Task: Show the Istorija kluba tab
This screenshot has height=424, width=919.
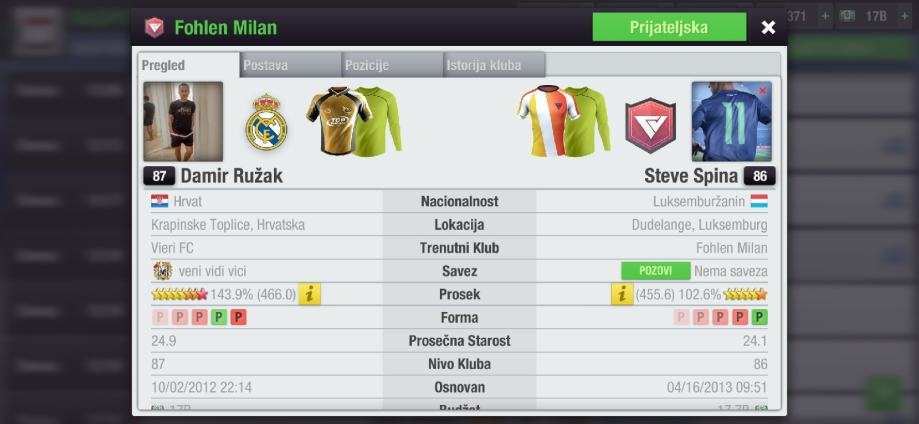Action: click(495, 65)
